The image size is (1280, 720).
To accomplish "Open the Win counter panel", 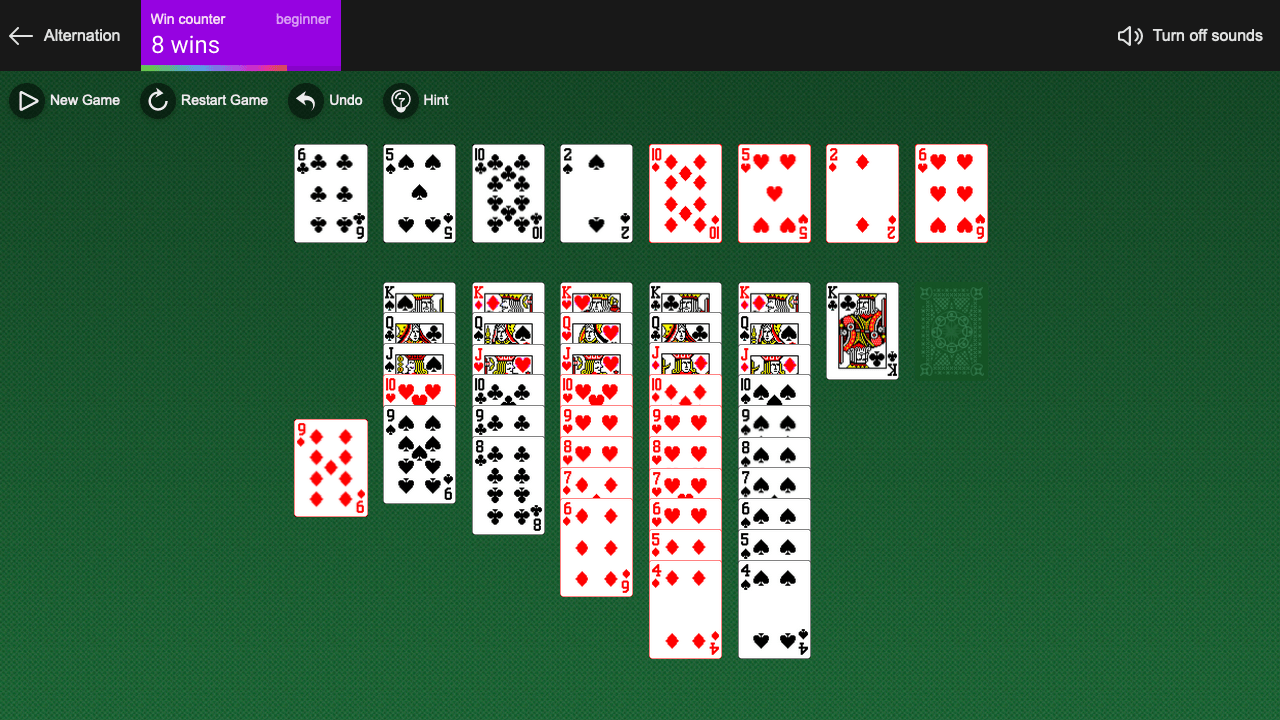I will [240, 35].
